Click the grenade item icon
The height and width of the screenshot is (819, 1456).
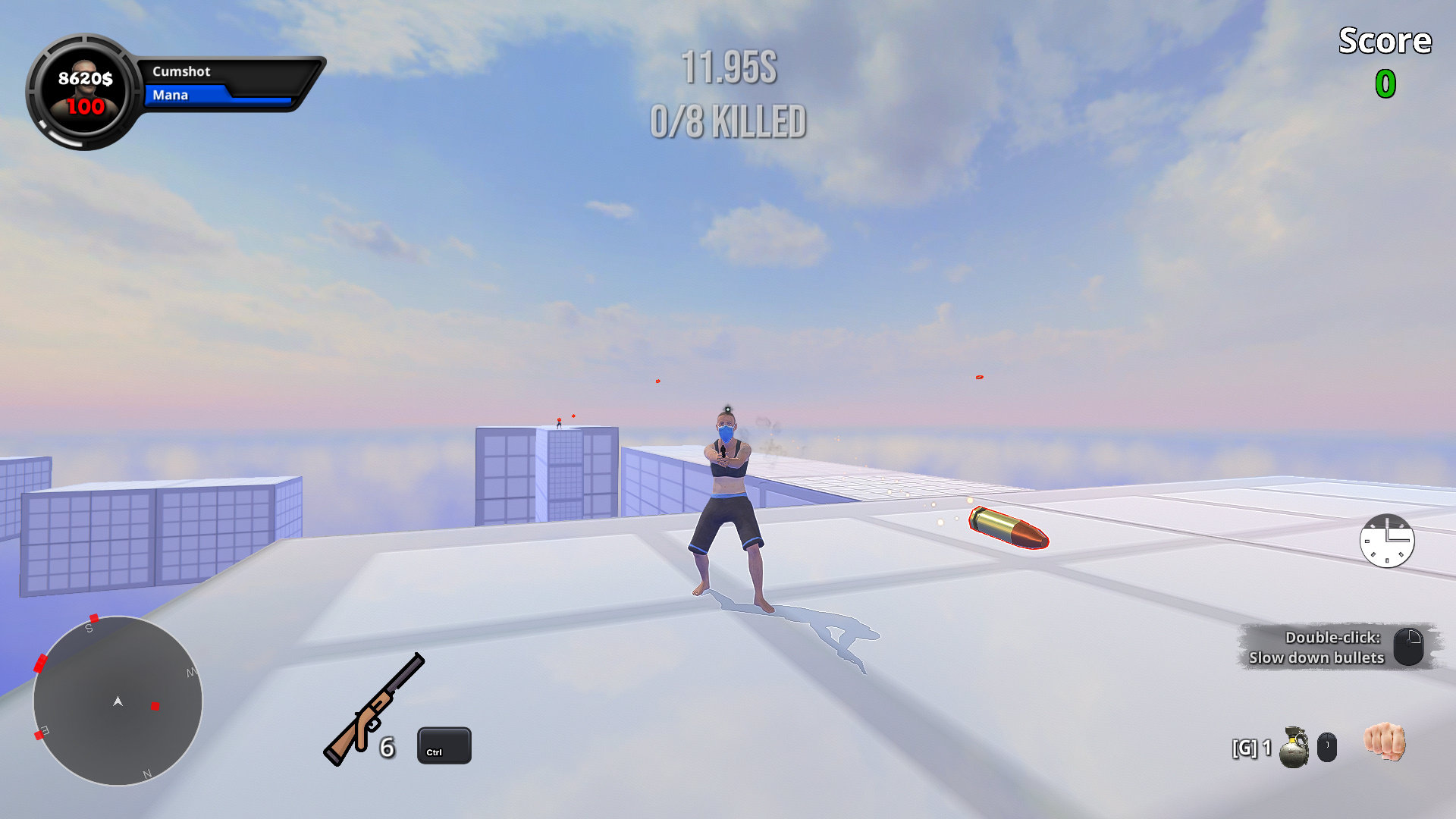pyautogui.click(x=1294, y=748)
